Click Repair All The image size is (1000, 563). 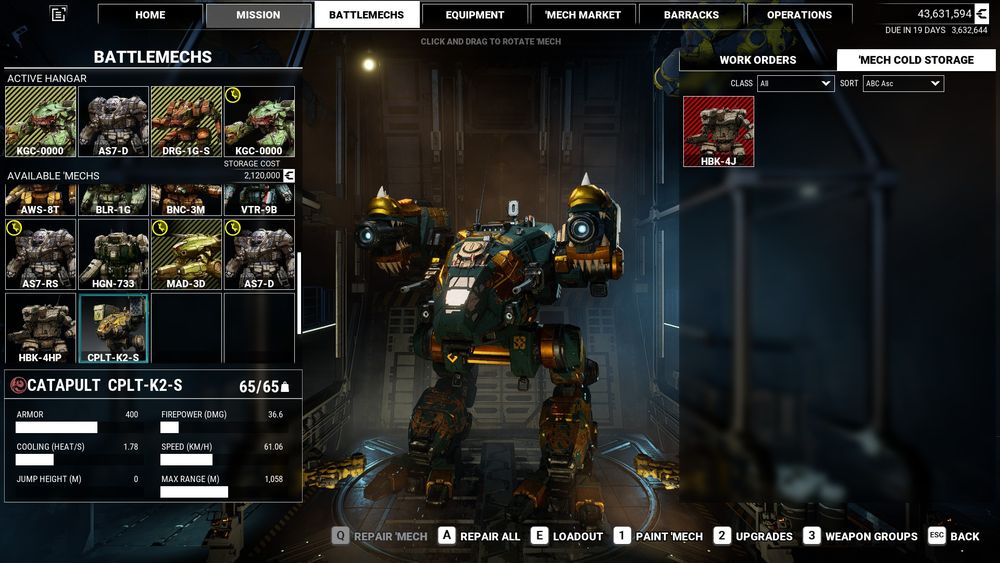pyautogui.click(x=479, y=536)
